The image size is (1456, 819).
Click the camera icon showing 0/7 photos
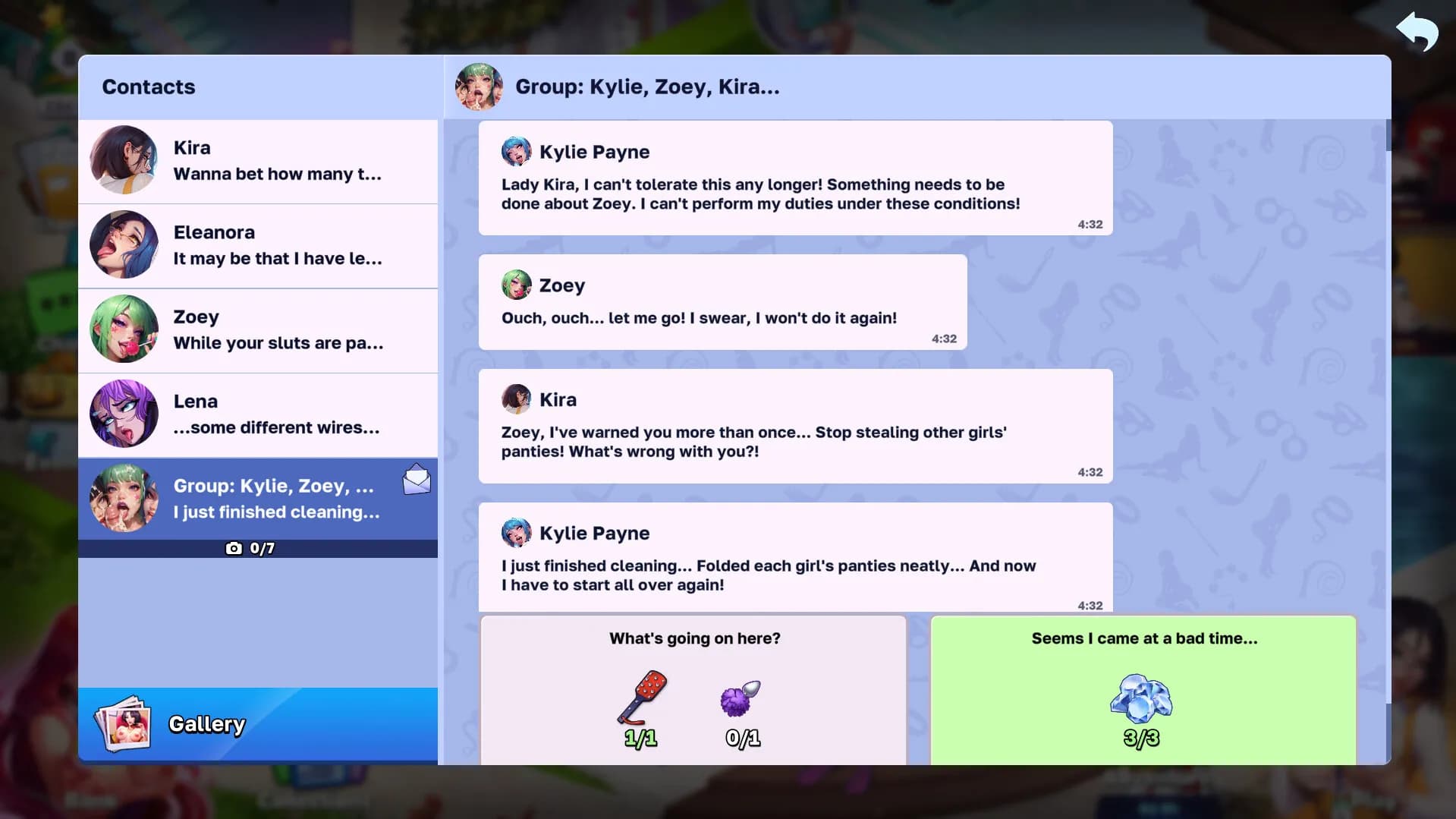[234, 547]
